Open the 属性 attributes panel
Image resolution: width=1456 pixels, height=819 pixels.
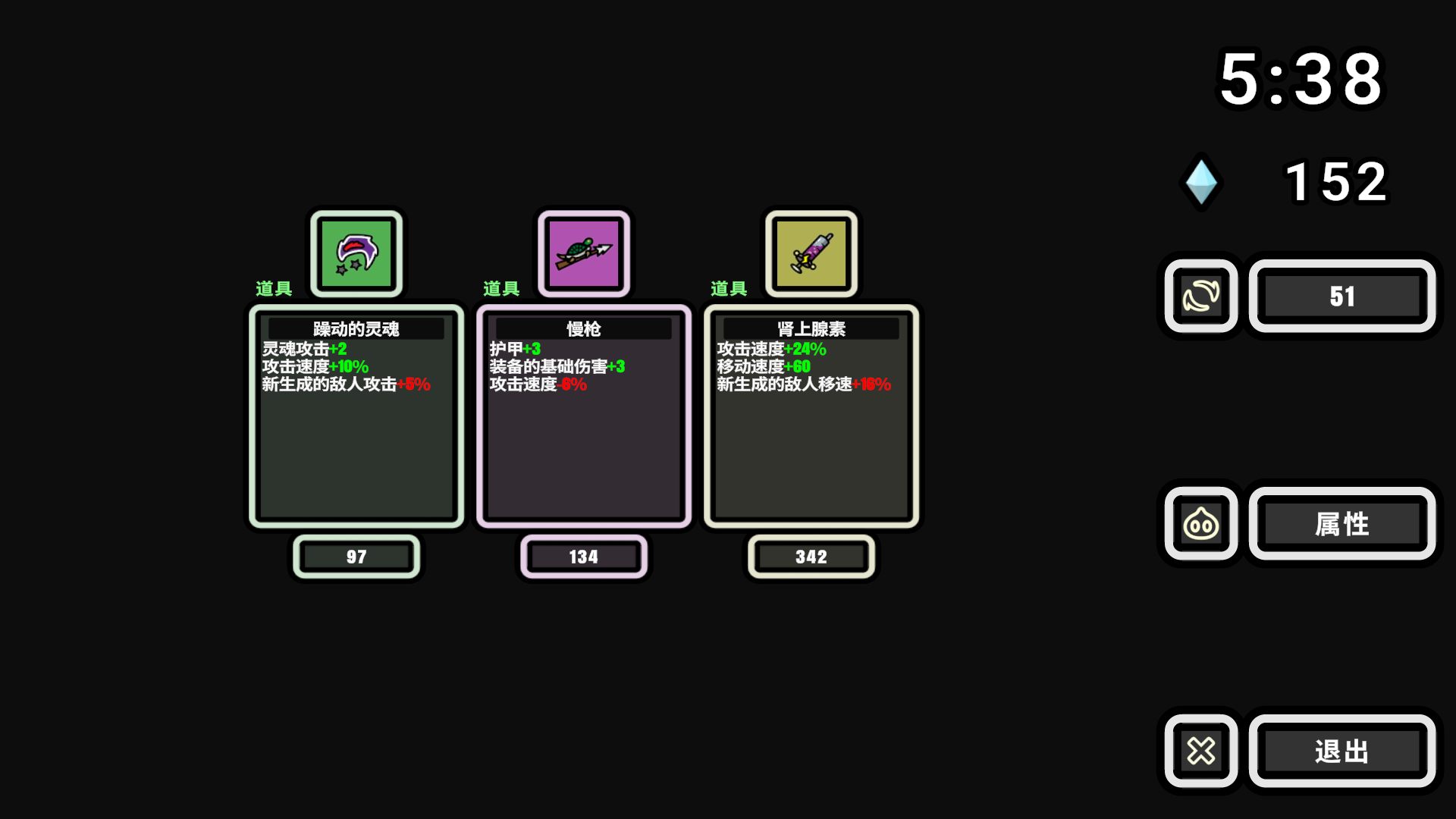(1341, 523)
